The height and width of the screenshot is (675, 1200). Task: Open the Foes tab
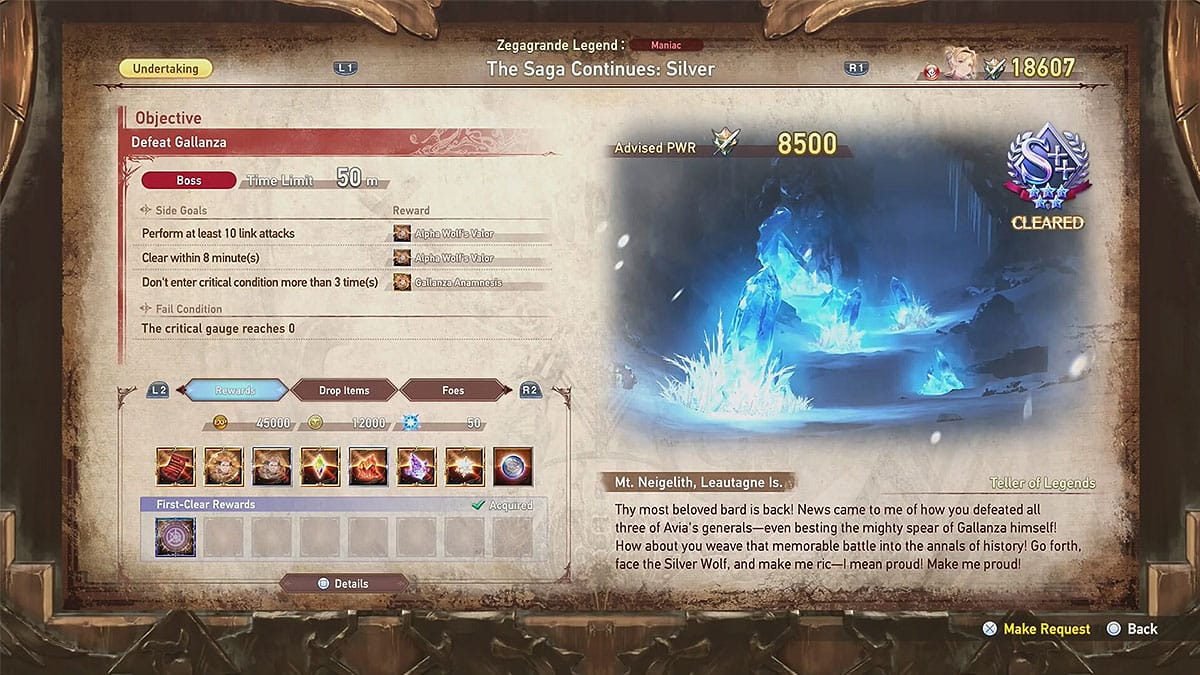coord(453,390)
